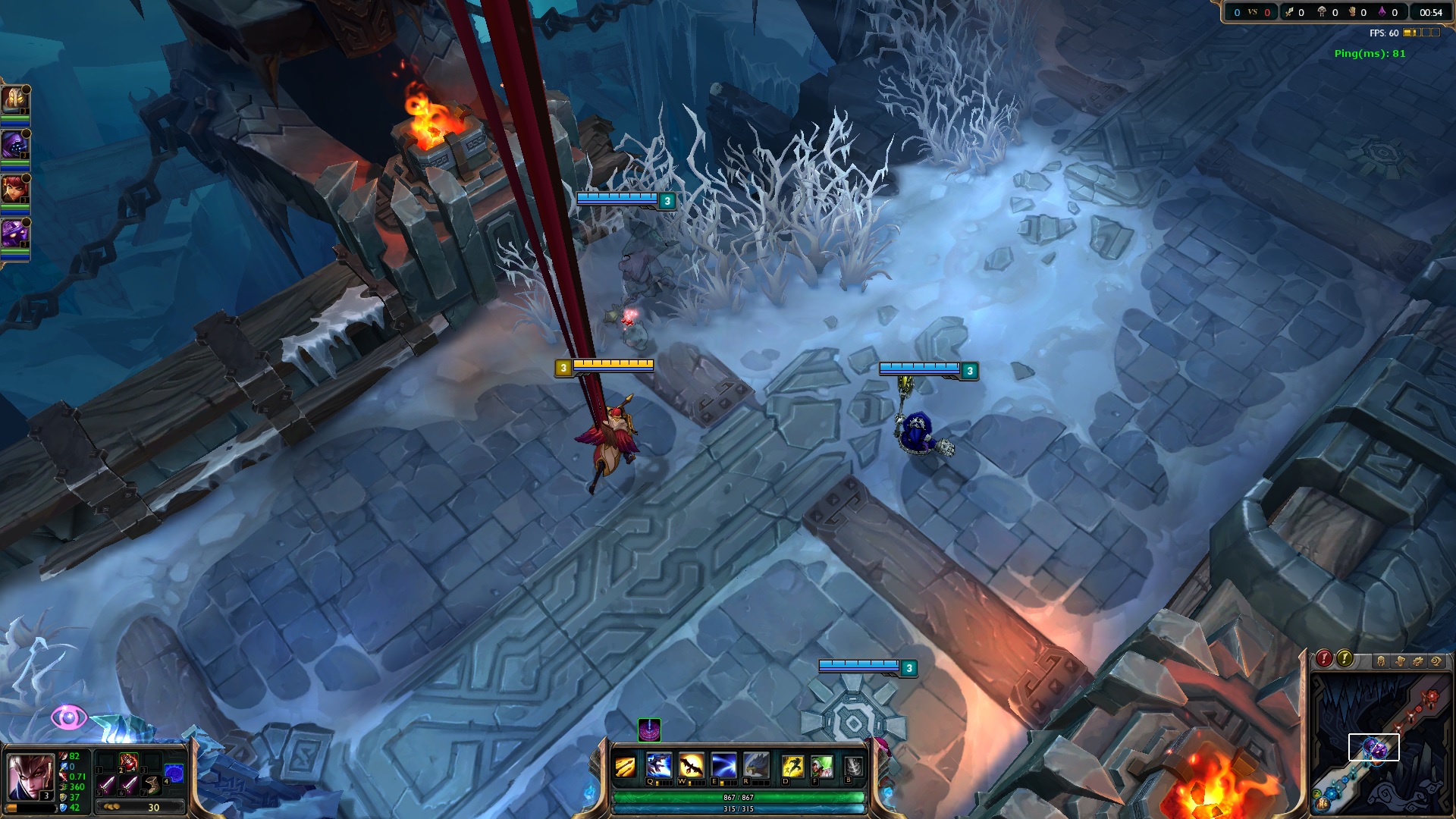The width and height of the screenshot is (1456, 819).
Task: Activate the W eagle-silhouette ability
Action: (691, 765)
